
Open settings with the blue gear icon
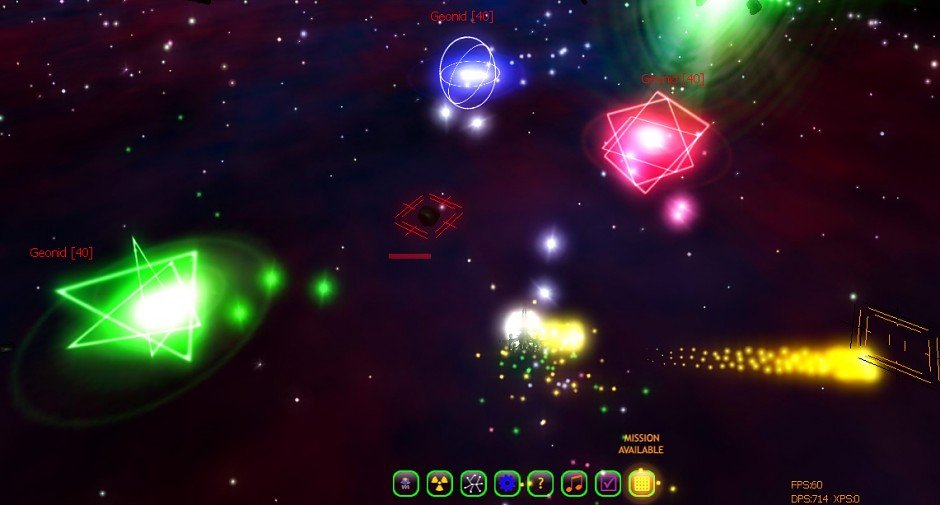tap(507, 484)
